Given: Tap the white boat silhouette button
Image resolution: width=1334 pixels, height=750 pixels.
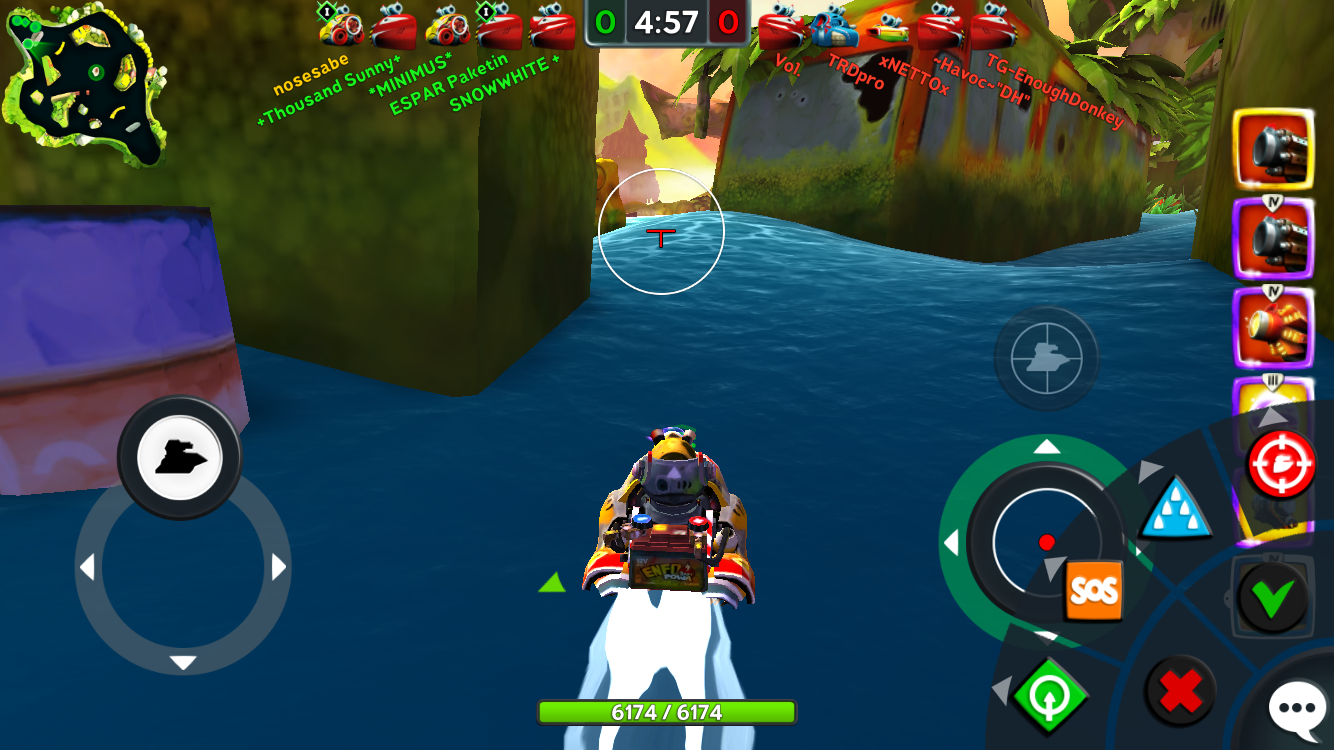Looking at the screenshot, I should pos(180,457).
